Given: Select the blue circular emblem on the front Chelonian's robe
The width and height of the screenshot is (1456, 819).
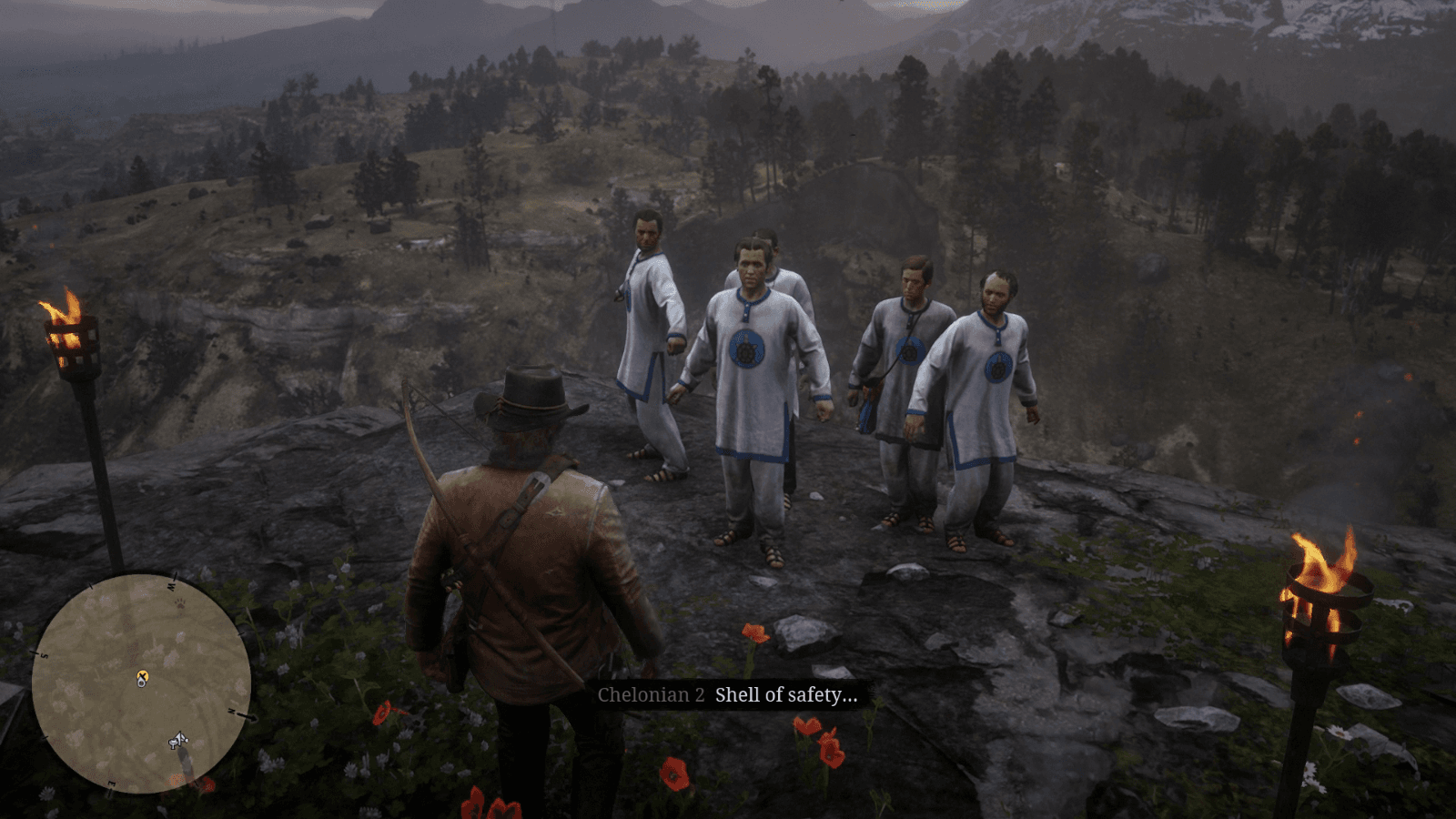Looking at the screenshot, I should [x=746, y=350].
